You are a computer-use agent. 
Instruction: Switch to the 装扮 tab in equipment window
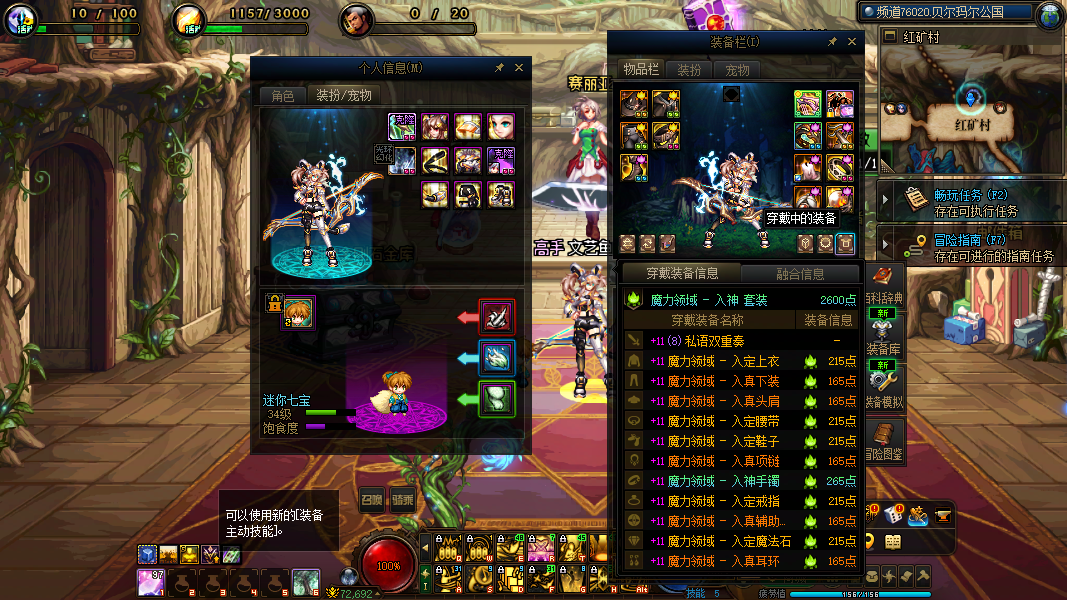pyautogui.click(x=689, y=70)
